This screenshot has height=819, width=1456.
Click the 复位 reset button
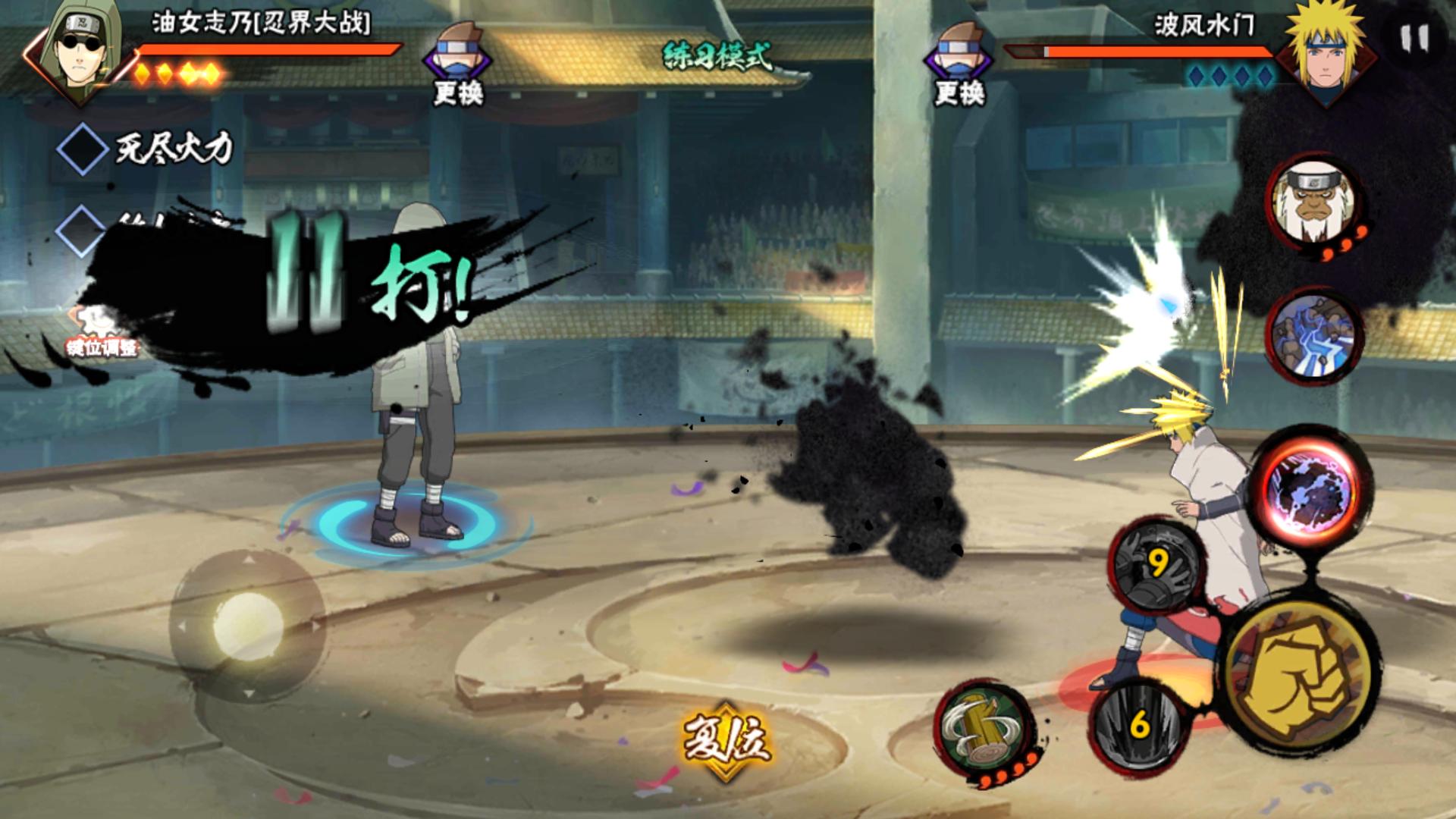(x=726, y=739)
